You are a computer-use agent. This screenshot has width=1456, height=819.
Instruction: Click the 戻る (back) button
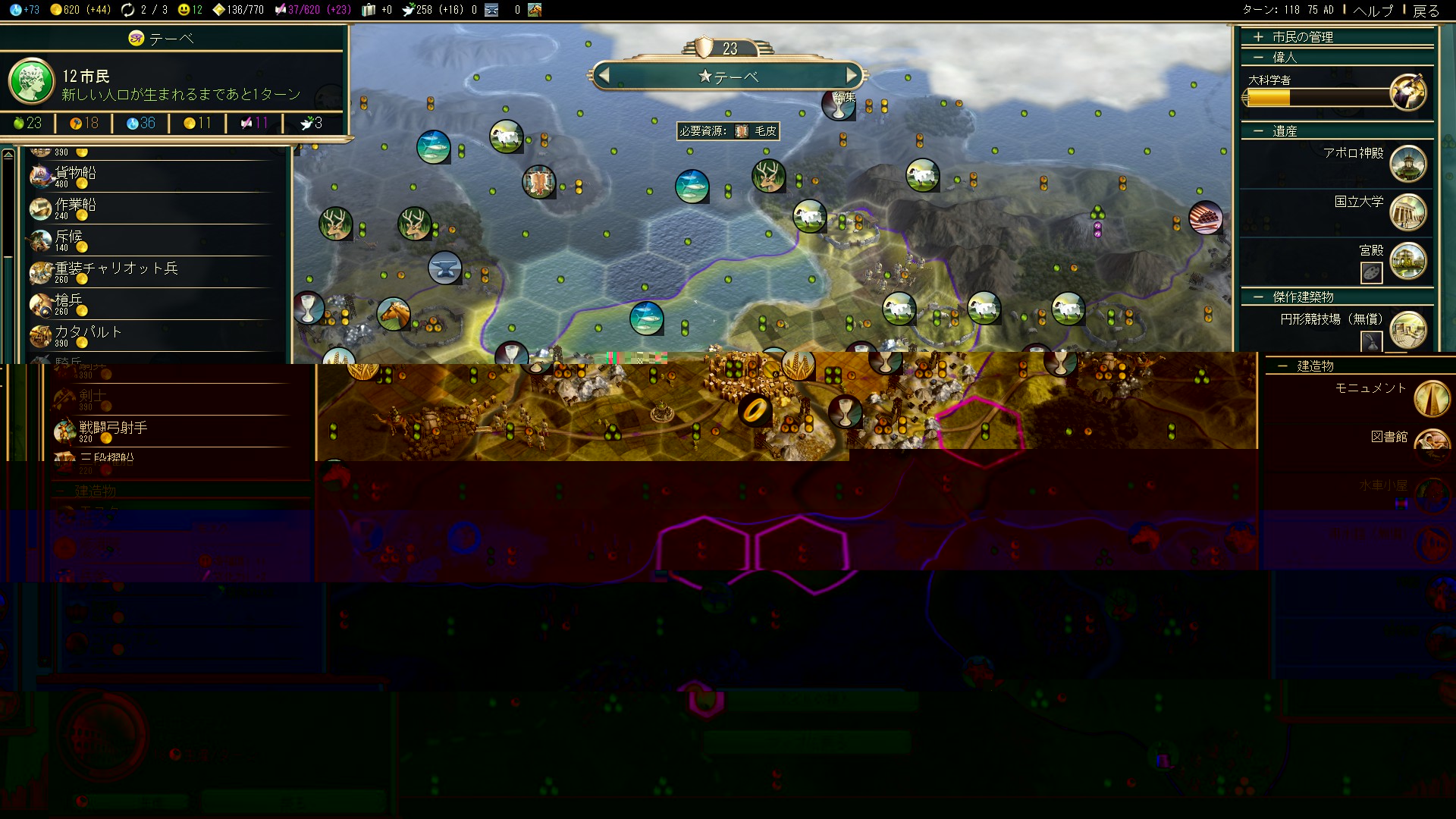coord(1426,11)
